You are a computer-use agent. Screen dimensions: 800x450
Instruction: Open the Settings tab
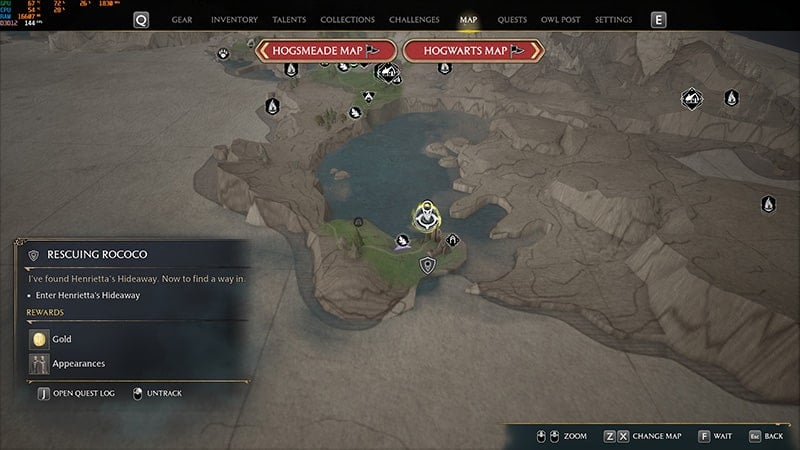pos(613,19)
